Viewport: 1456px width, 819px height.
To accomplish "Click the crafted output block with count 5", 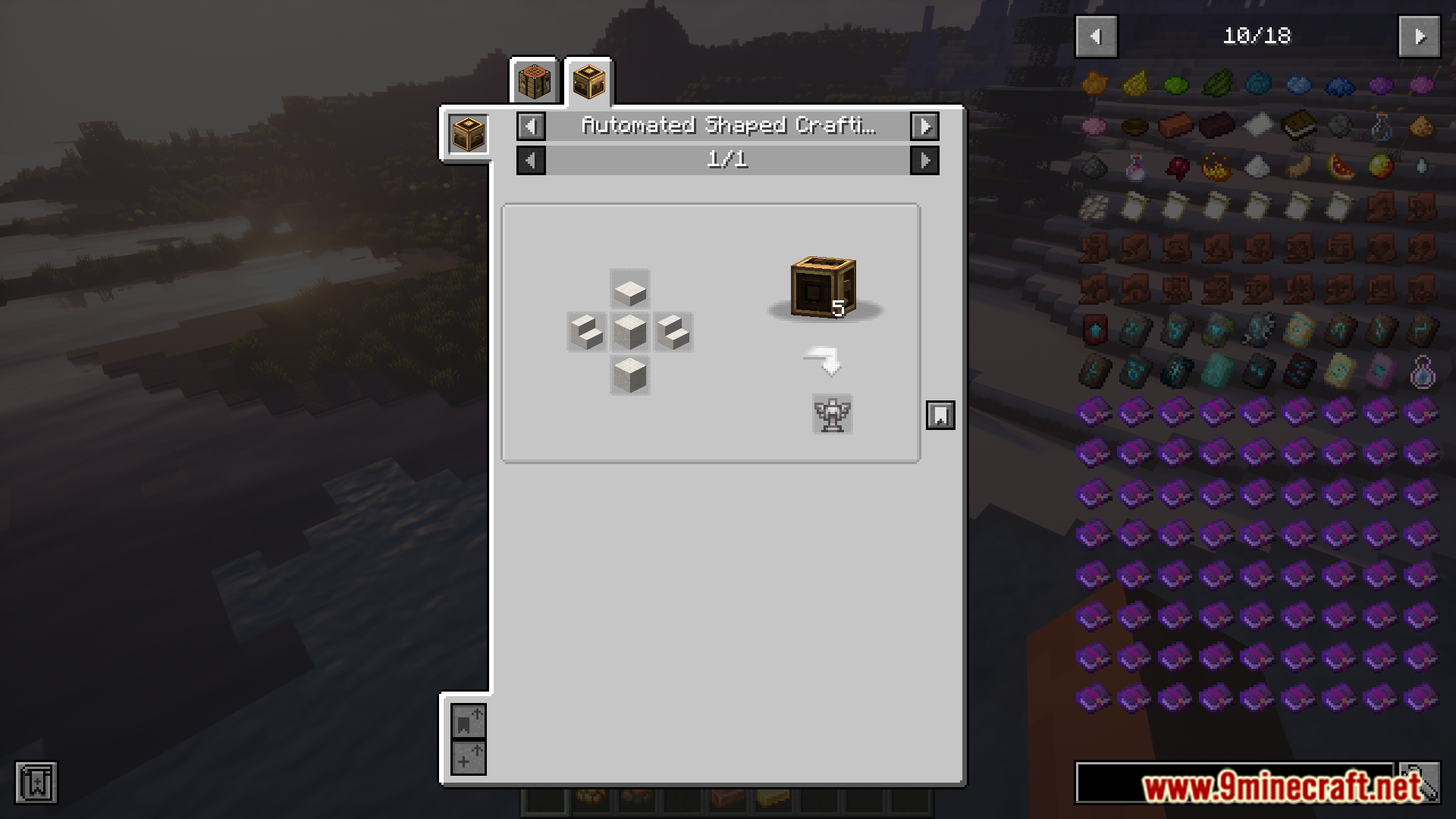I will coord(824,287).
